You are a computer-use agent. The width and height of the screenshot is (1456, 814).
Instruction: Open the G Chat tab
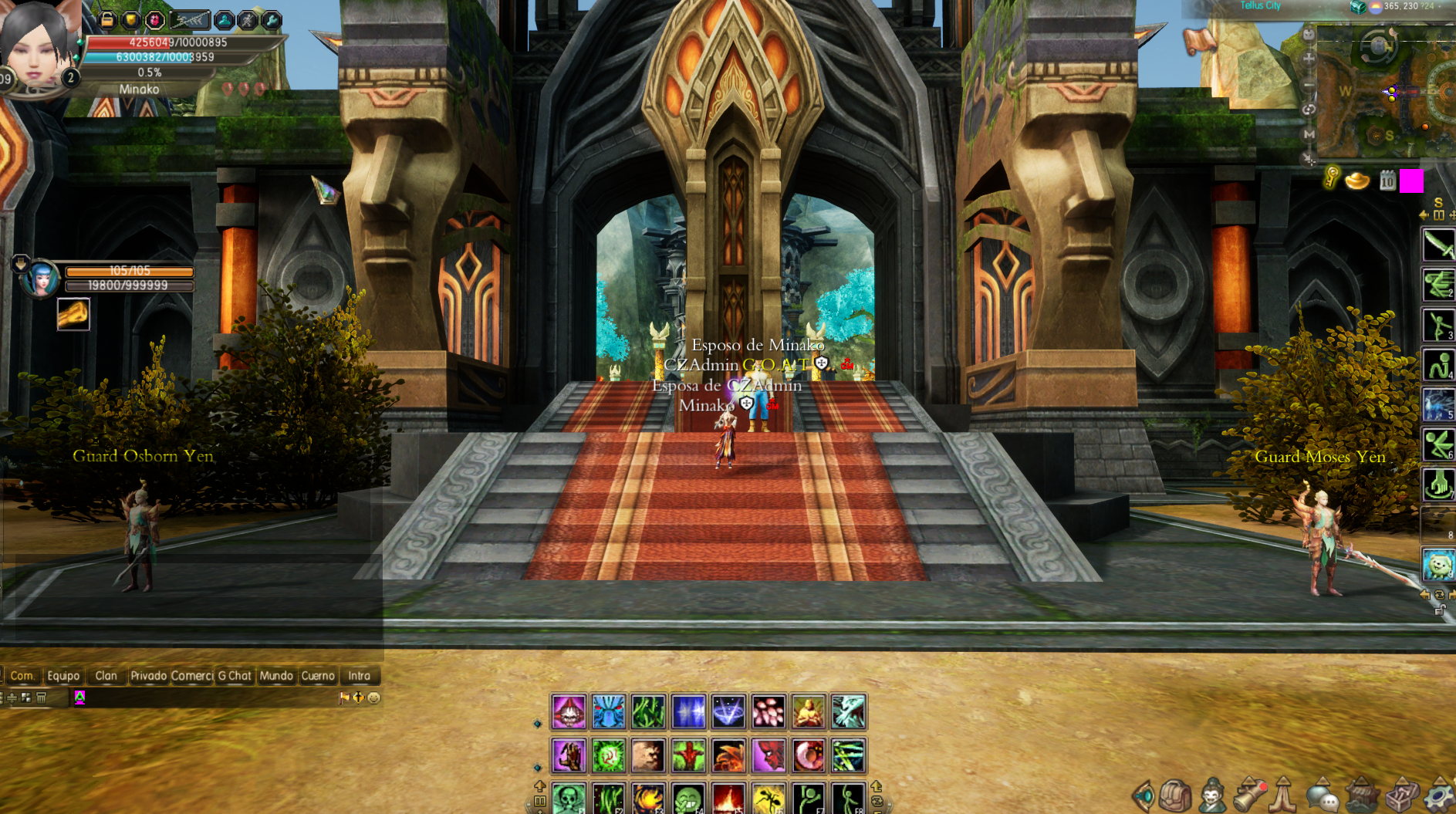coord(235,676)
